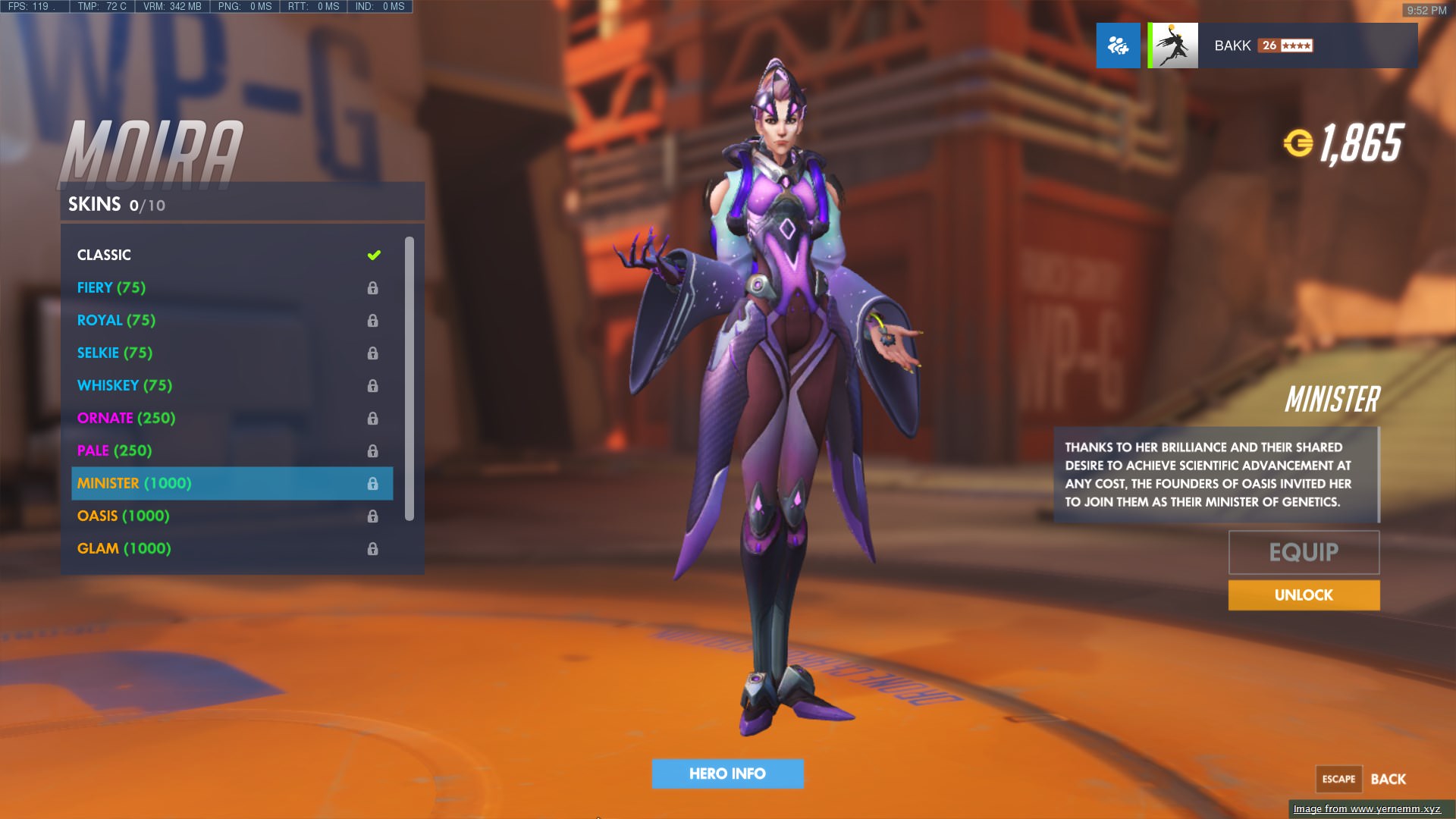Open Hero Info for Moira
1456x819 pixels.
(727, 773)
